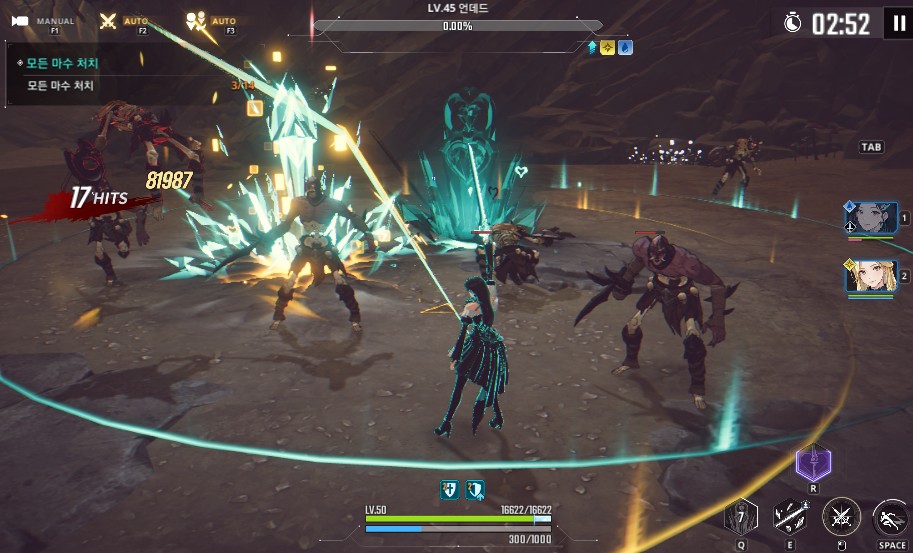
Task: Use the skill icon on cooldown showing 7
Action: pos(741,517)
